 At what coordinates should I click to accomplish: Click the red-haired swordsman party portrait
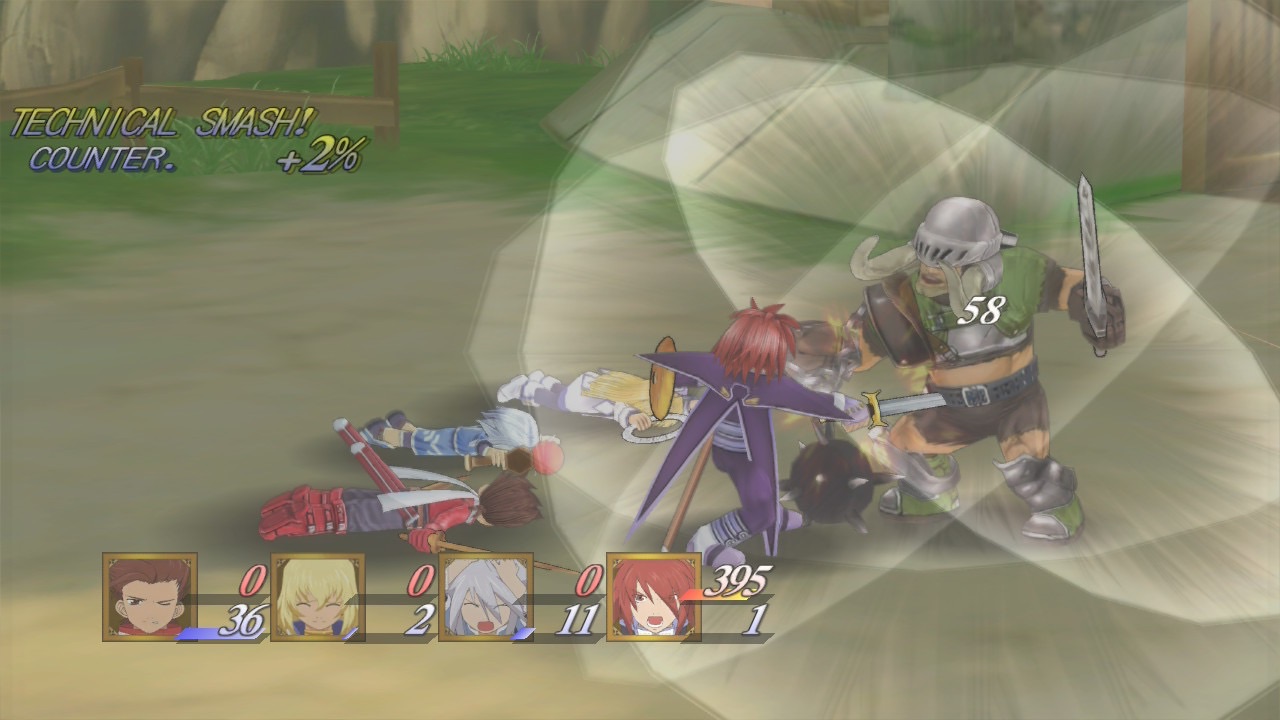pos(654,597)
